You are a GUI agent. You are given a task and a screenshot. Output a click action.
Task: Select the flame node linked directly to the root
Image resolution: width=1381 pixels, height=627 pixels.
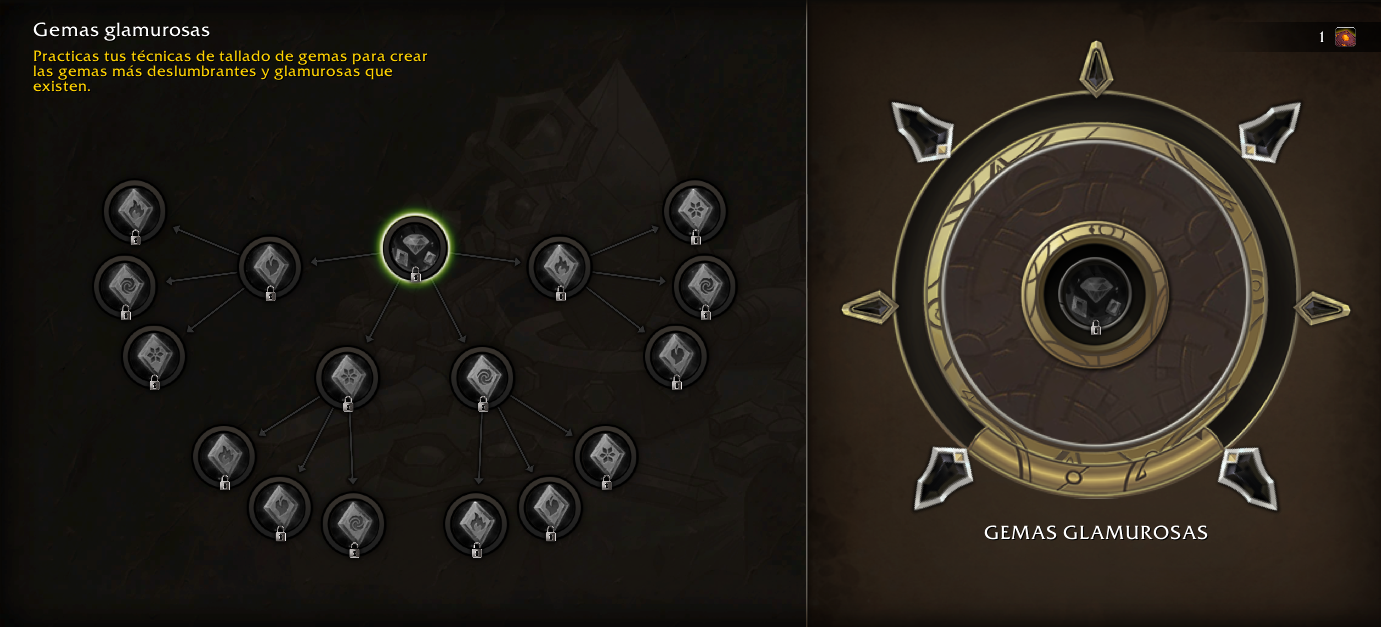point(559,268)
